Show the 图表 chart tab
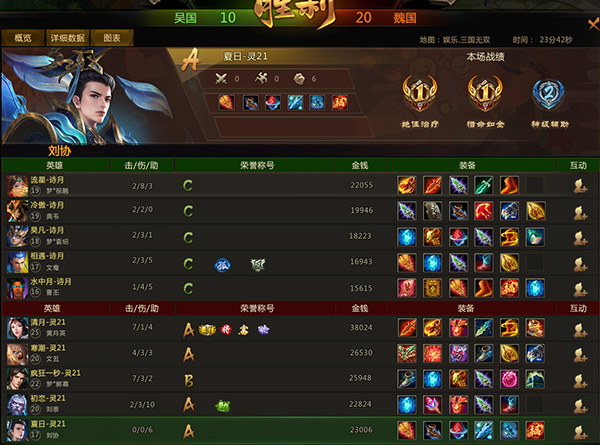The height and width of the screenshot is (445, 600). pos(112,38)
